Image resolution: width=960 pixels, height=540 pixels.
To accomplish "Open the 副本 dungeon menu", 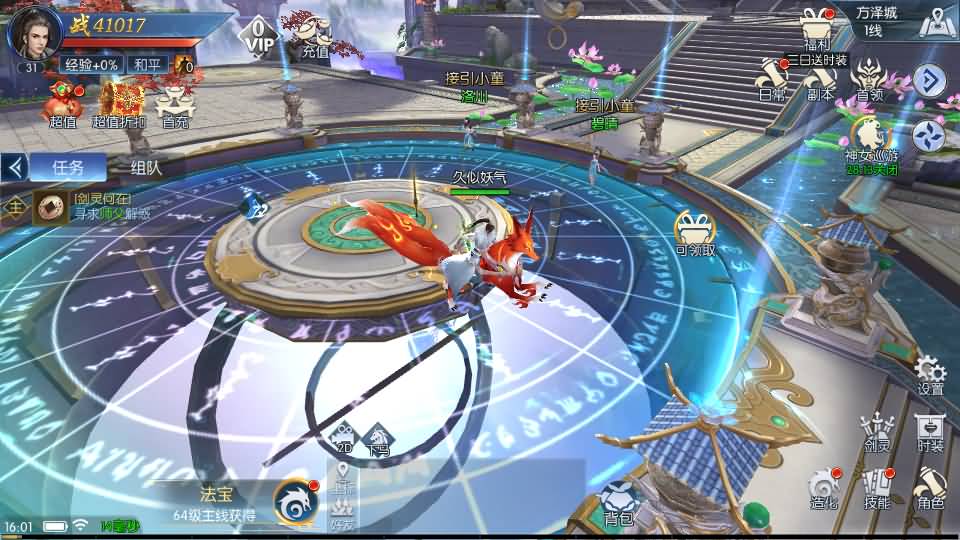I will tap(821, 80).
